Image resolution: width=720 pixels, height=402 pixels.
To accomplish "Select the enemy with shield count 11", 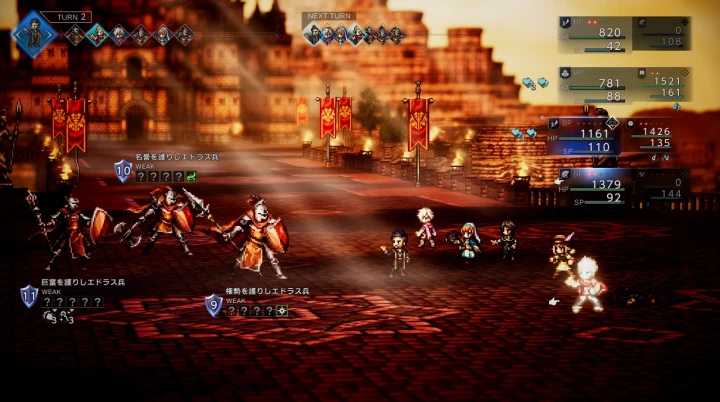I will click(66, 235).
